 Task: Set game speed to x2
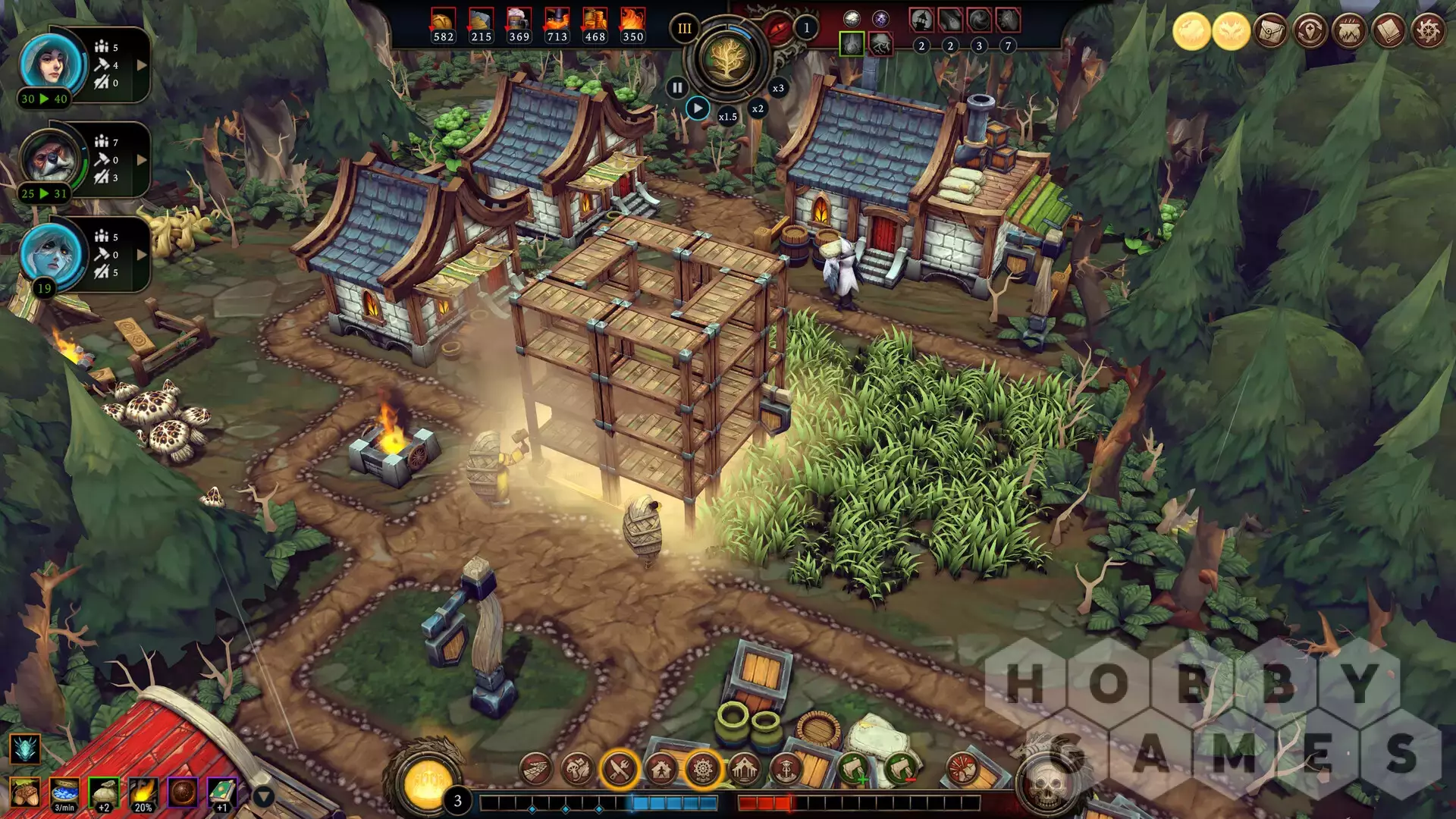pos(758,109)
